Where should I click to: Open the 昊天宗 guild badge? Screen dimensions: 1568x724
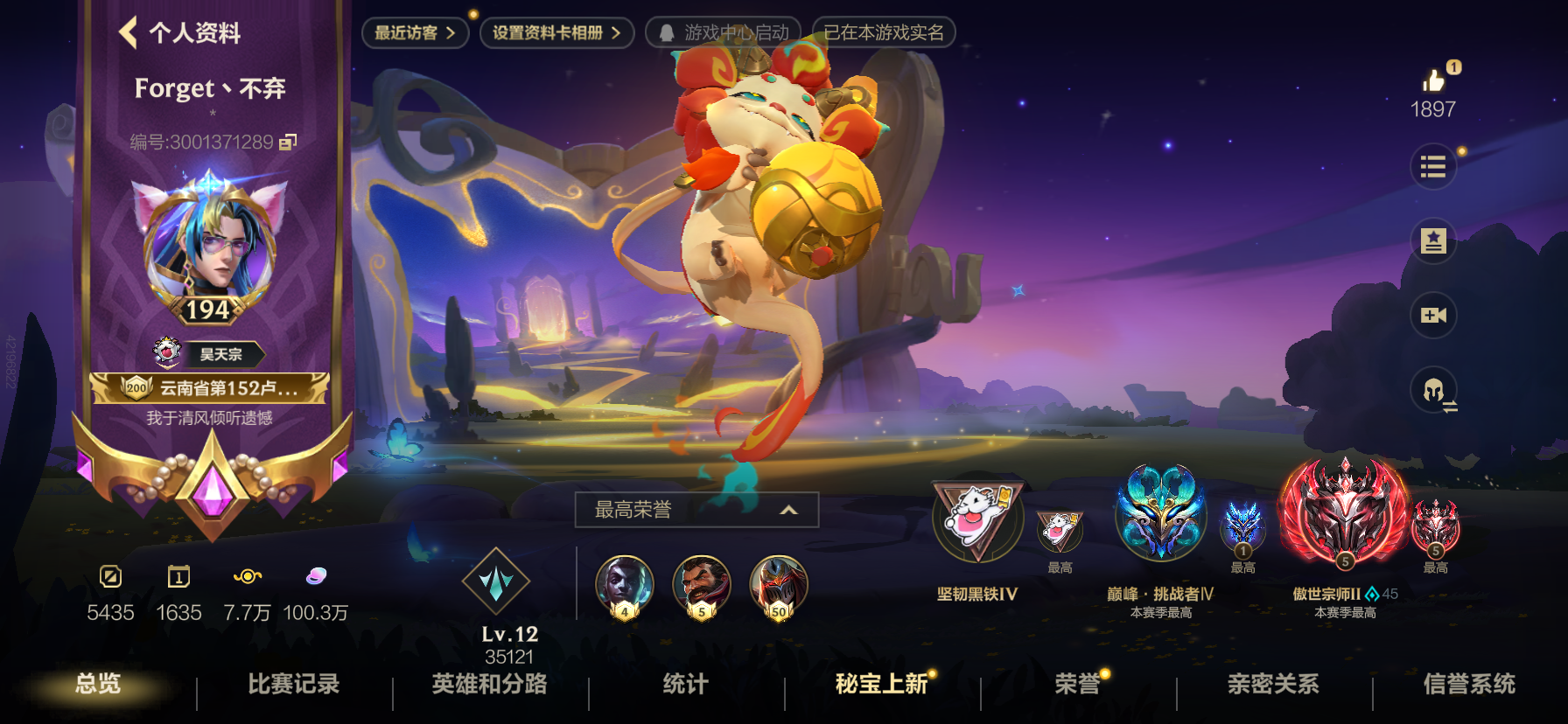tap(210, 353)
